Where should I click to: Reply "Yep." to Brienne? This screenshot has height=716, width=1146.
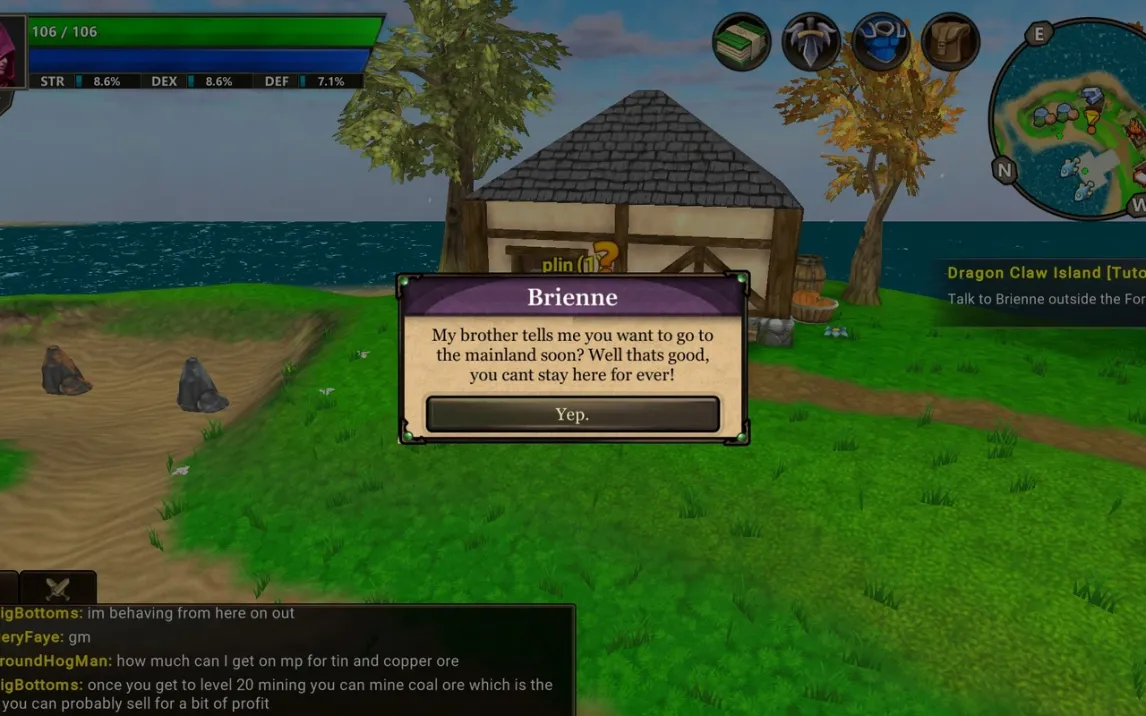(572, 414)
